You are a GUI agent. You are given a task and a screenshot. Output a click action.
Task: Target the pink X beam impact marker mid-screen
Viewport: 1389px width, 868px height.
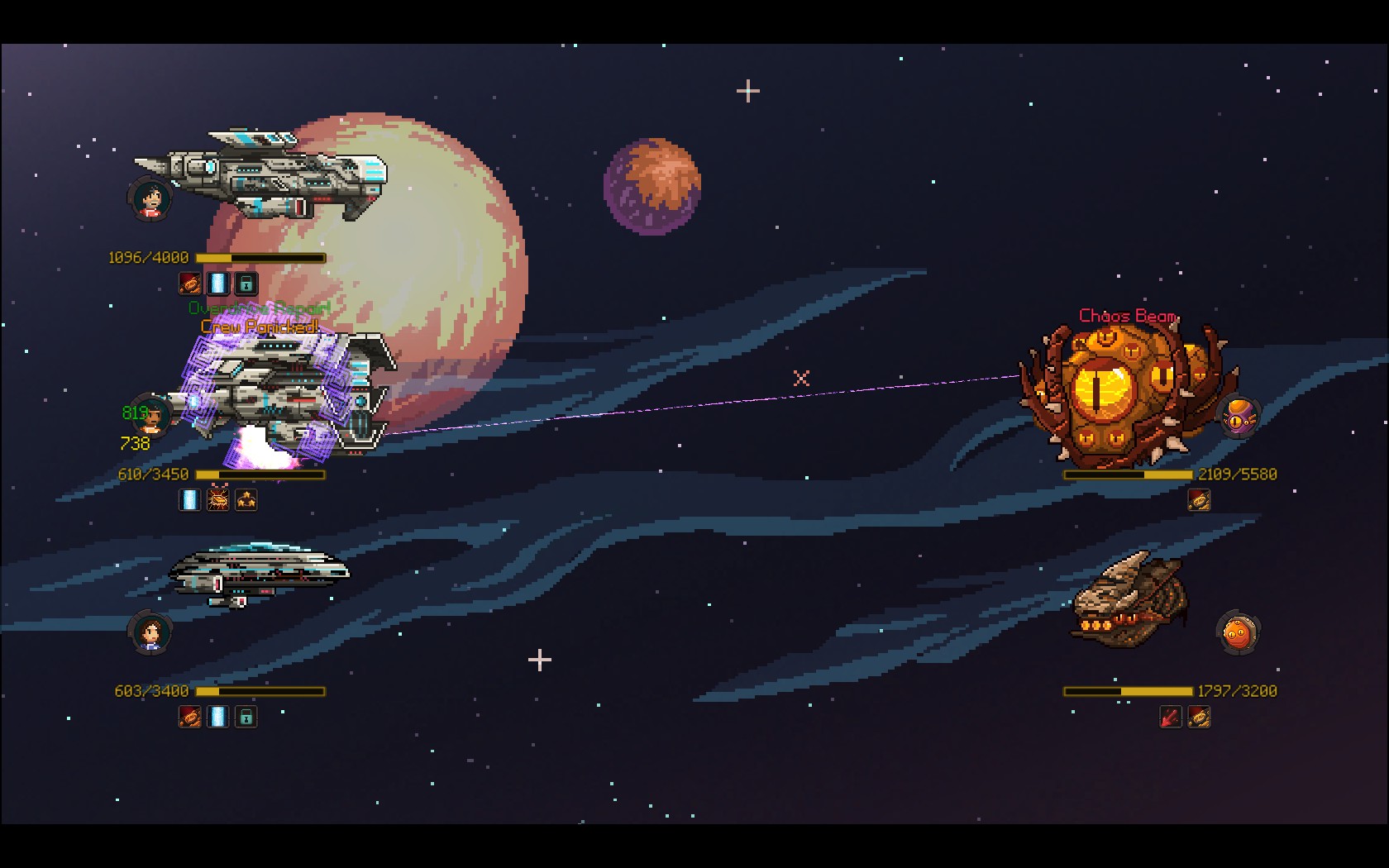coord(800,379)
